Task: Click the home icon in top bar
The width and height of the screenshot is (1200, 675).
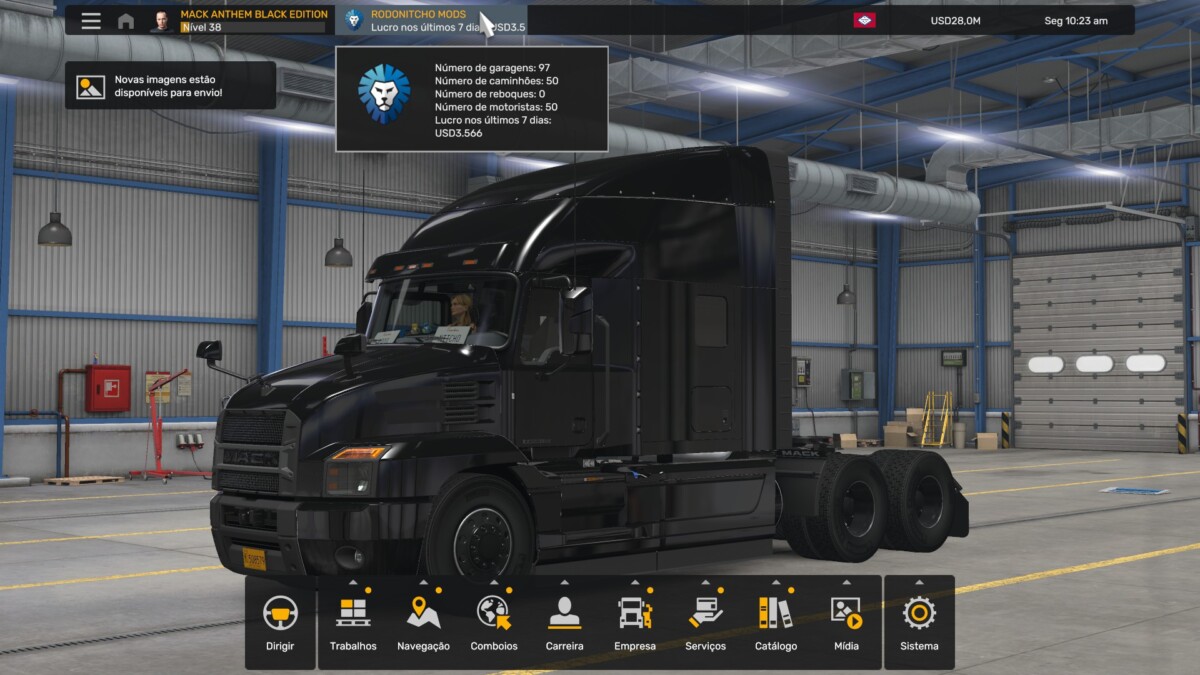Action: point(126,21)
